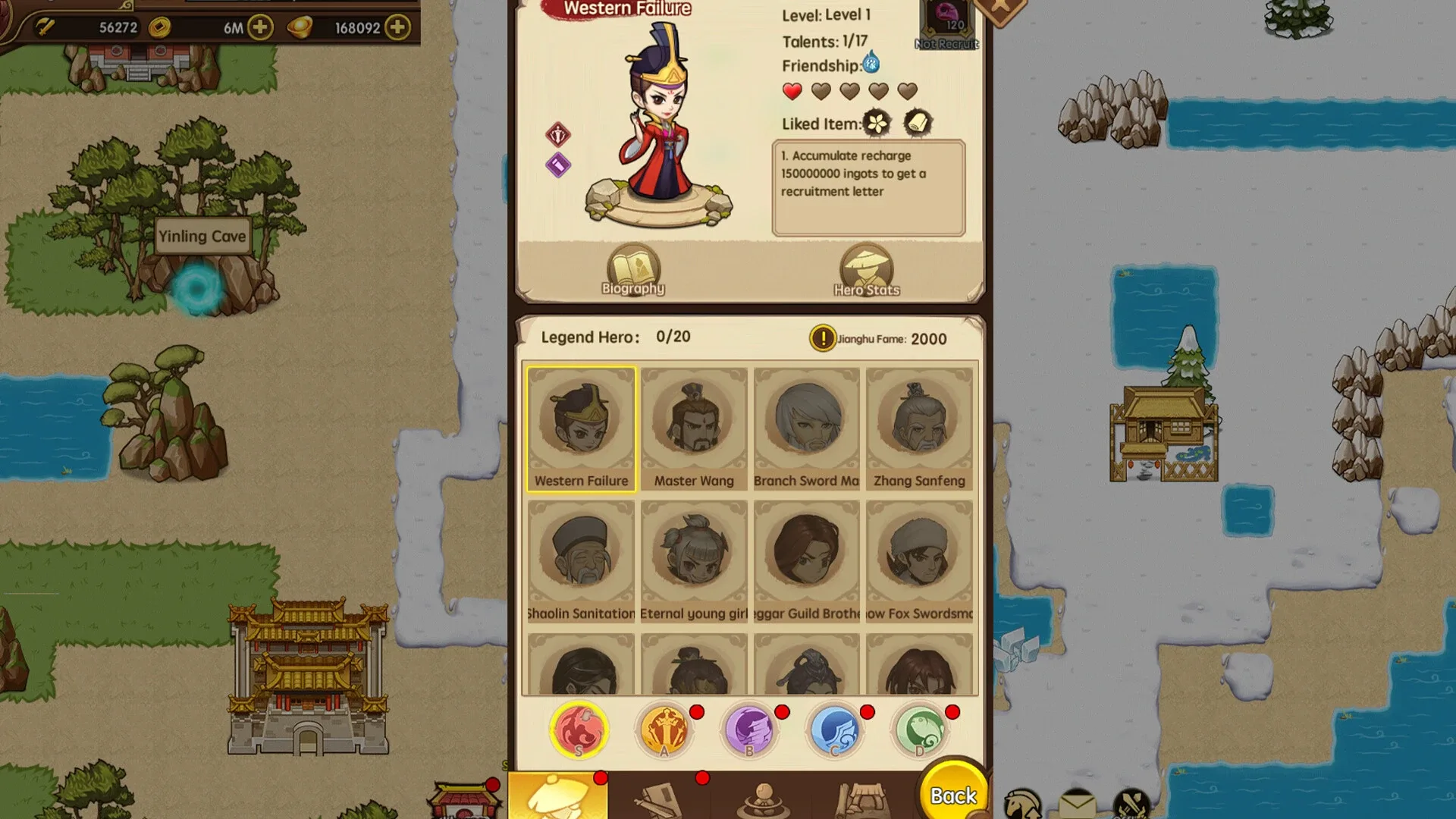Show the green D rank heroes

click(x=920, y=730)
